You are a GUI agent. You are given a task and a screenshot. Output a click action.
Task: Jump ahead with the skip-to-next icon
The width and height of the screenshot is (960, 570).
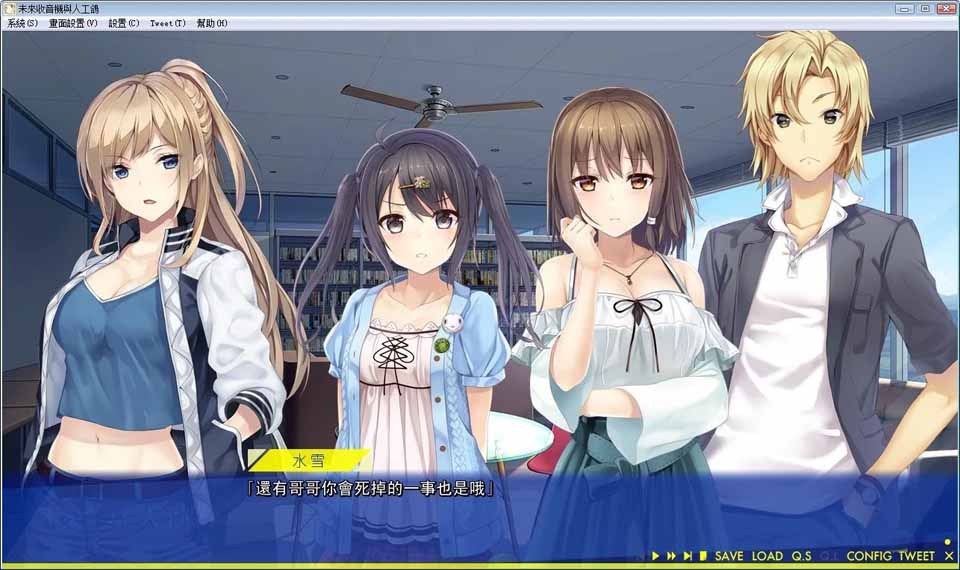[688, 556]
